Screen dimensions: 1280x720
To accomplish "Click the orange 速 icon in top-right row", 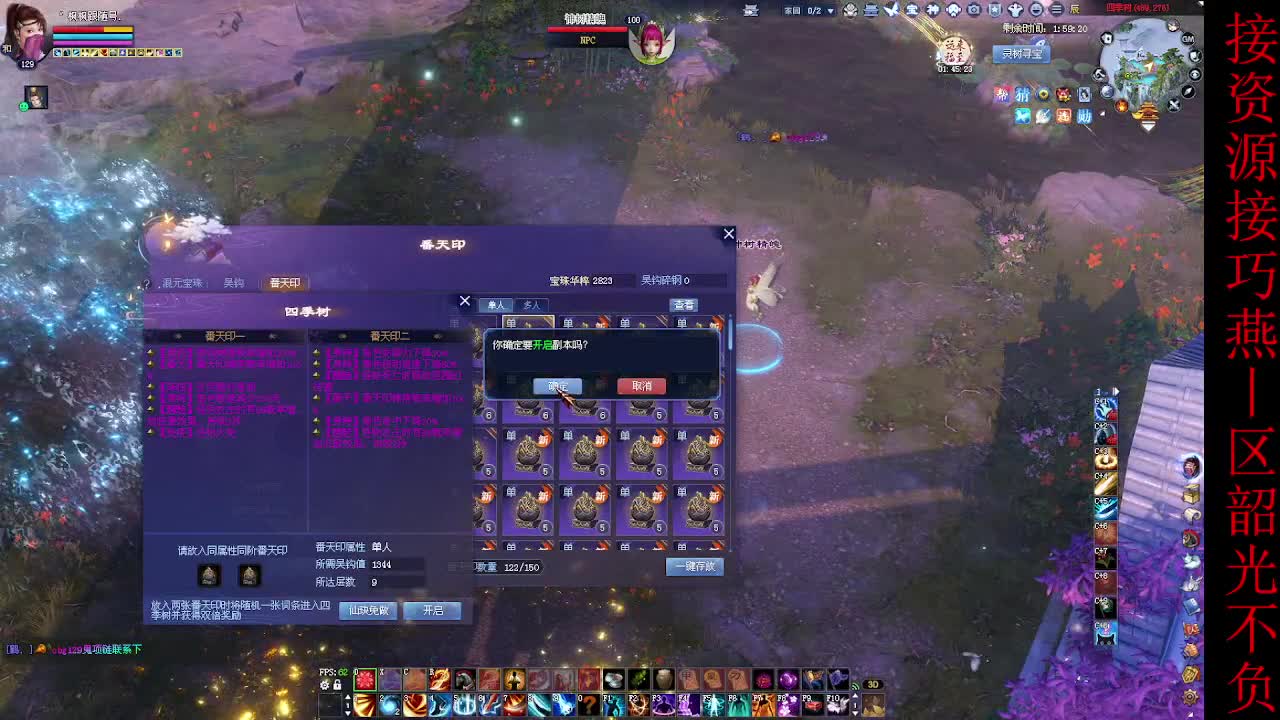I will click(x=1065, y=117).
